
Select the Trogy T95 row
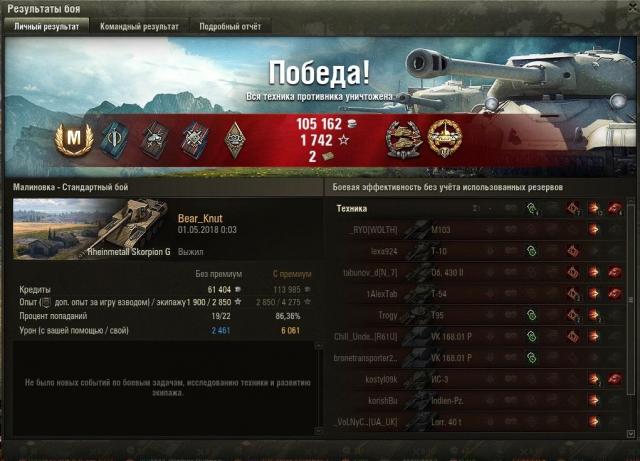pyautogui.click(x=480, y=315)
